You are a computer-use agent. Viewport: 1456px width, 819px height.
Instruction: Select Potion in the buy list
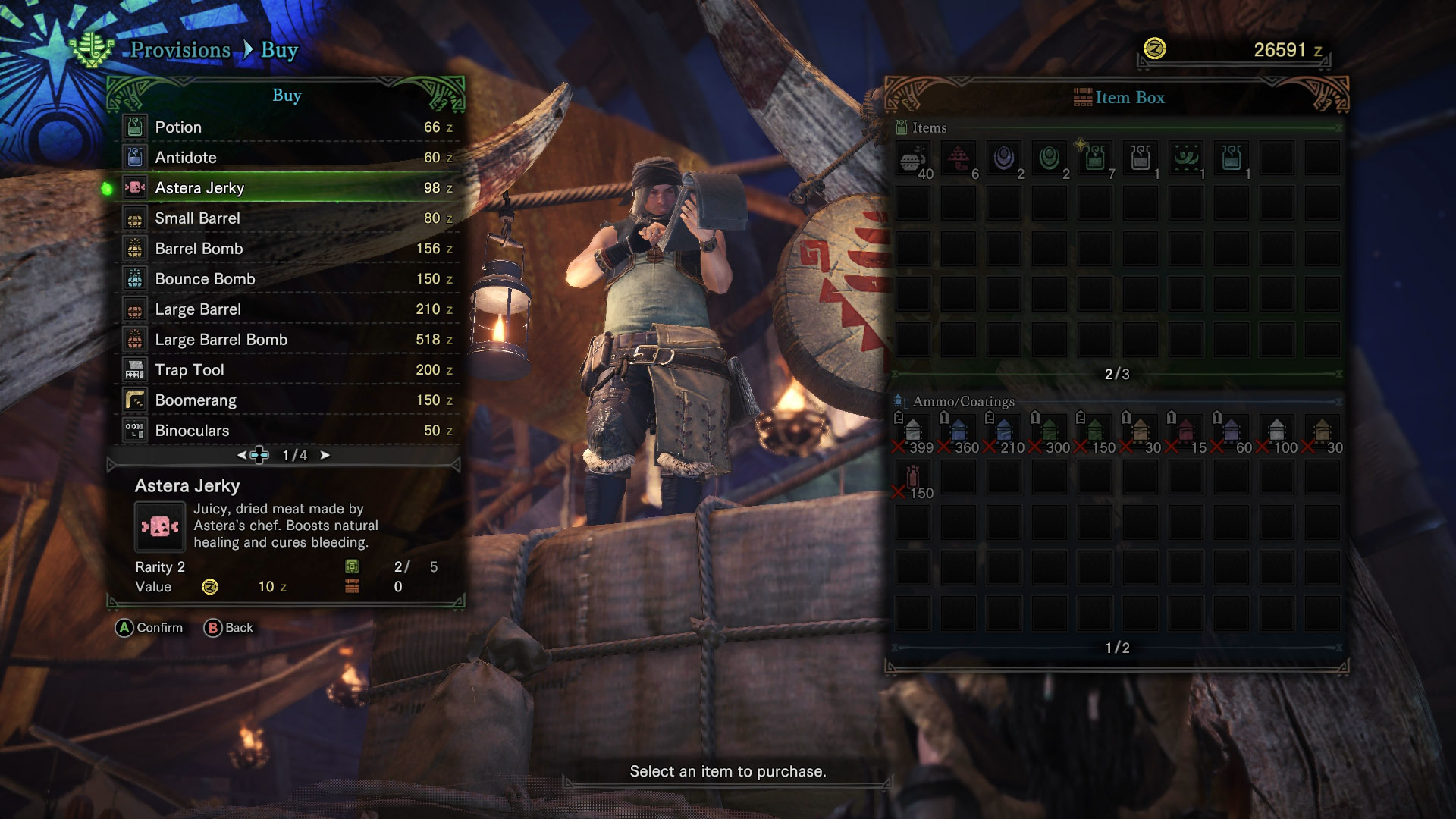click(x=287, y=127)
